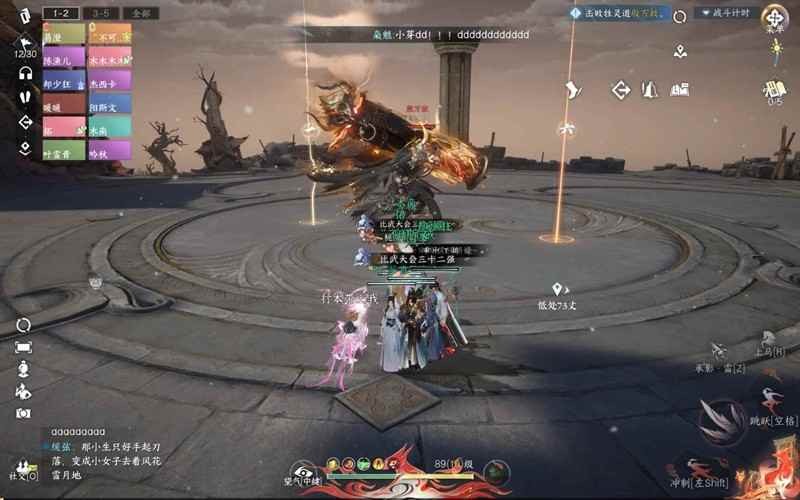Switch to the 1-2 team tab
Image resolution: width=800 pixels, height=500 pixels.
[x=62, y=13]
